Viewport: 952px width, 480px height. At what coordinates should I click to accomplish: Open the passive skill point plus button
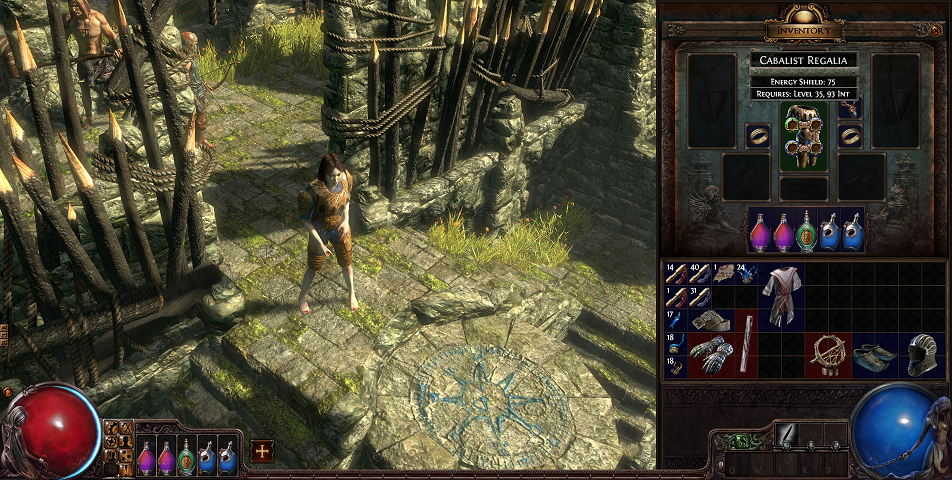pyautogui.click(x=262, y=450)
